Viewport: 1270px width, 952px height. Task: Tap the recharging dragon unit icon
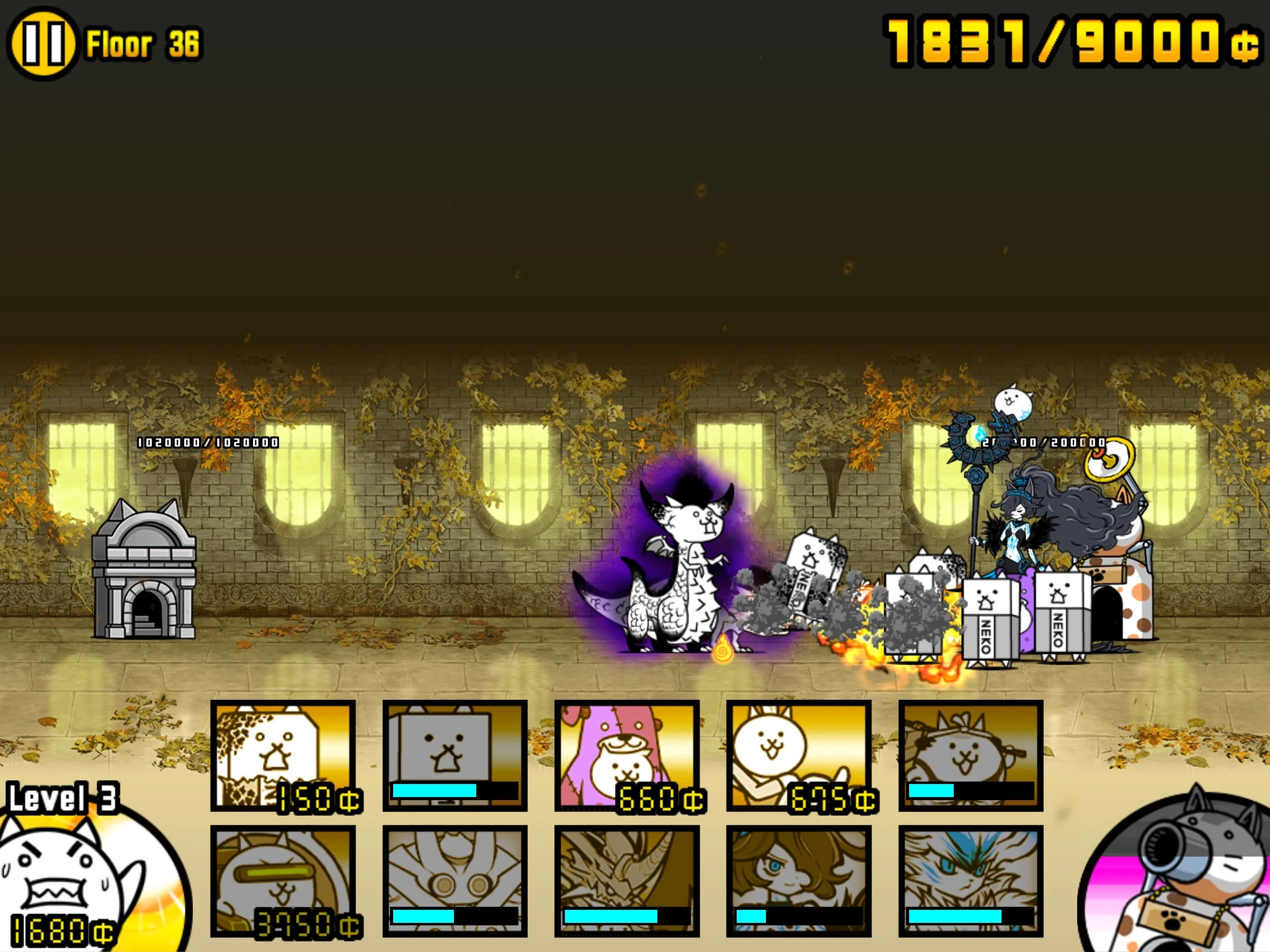[x=626, y=880]
